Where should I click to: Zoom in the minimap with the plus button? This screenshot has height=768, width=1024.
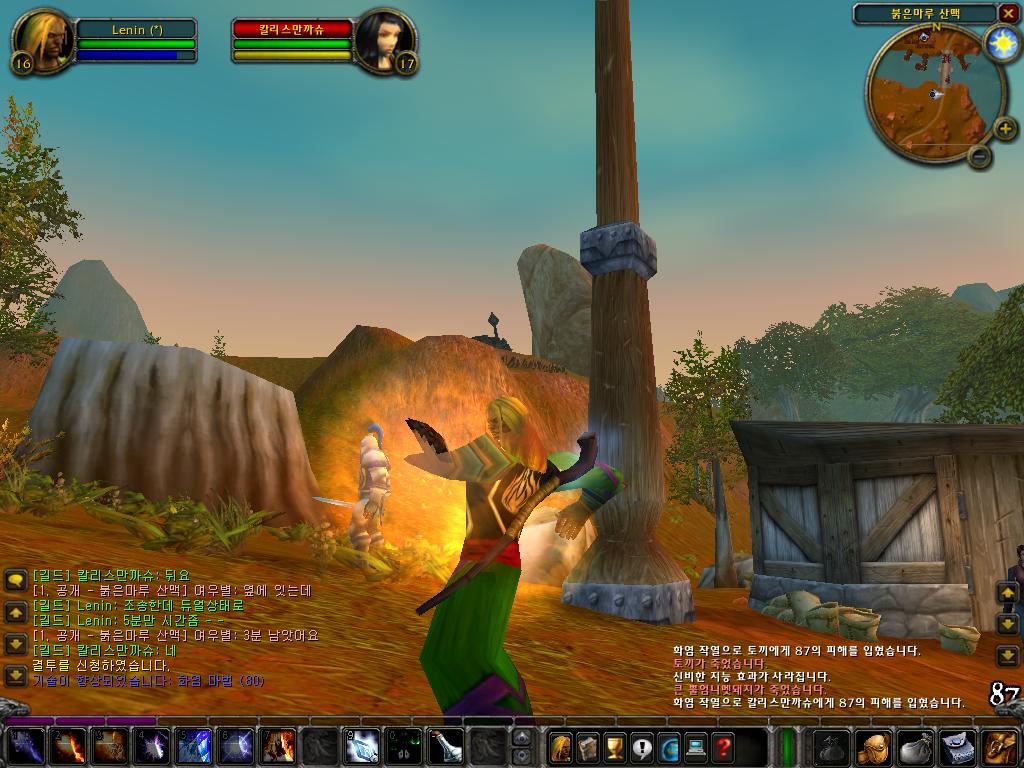(x=1006, y=129)
